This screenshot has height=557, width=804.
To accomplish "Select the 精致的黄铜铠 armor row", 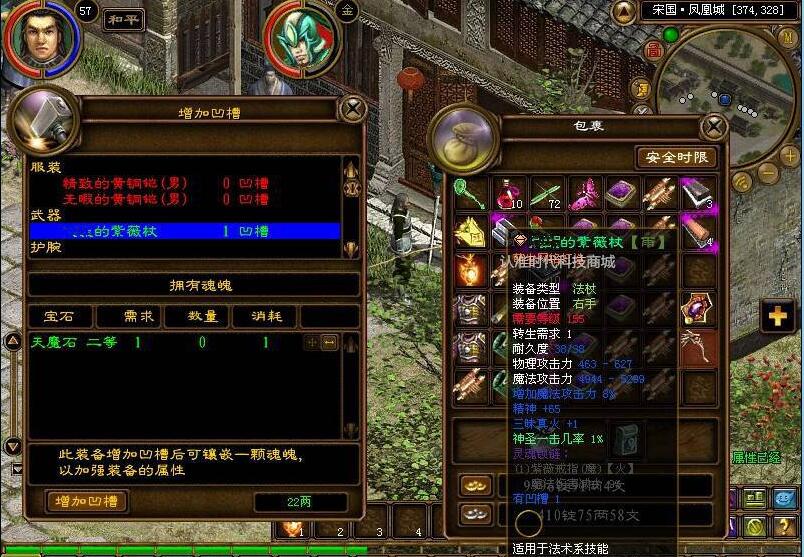I will click(x=185, y=183).
